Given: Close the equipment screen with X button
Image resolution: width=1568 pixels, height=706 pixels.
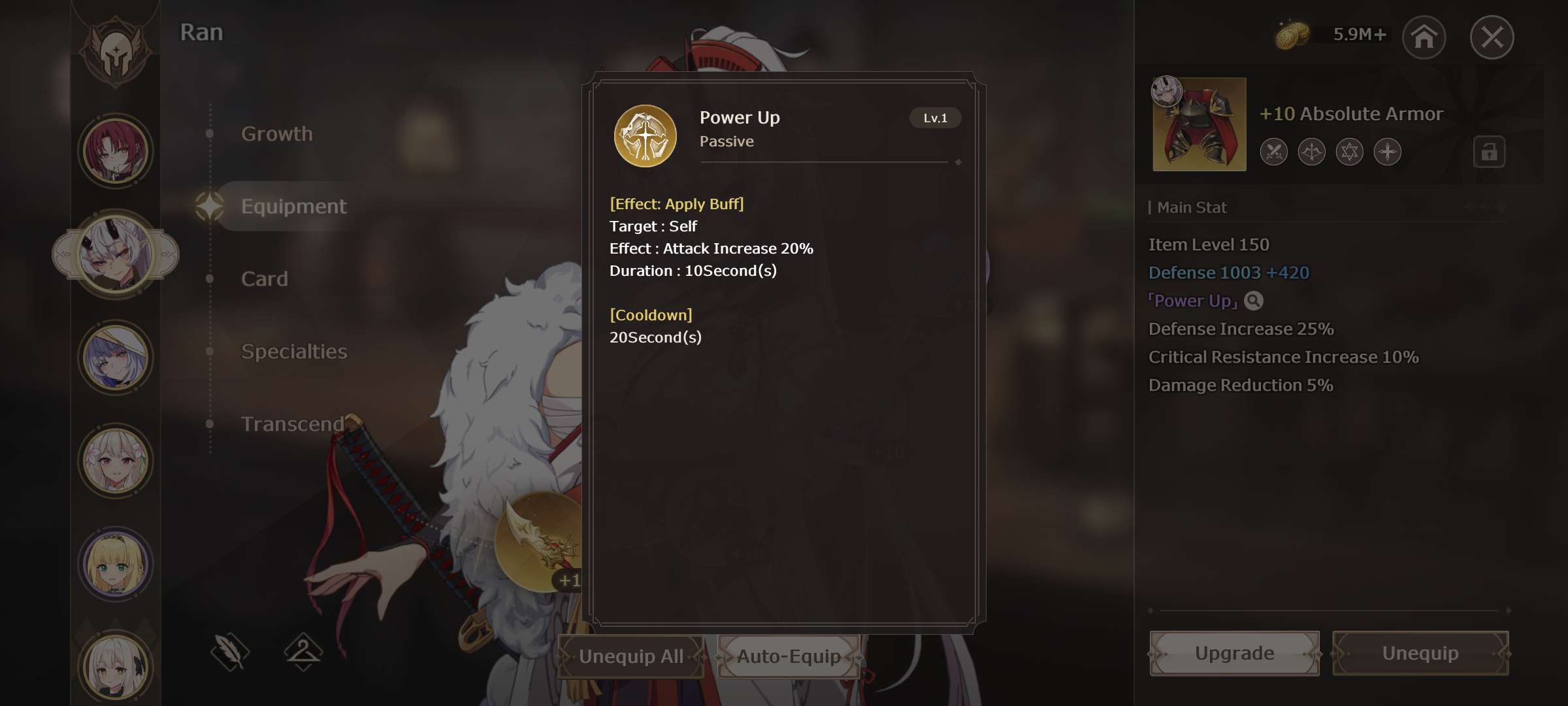Looking at the screenshot, I should tap(1492, 37).
